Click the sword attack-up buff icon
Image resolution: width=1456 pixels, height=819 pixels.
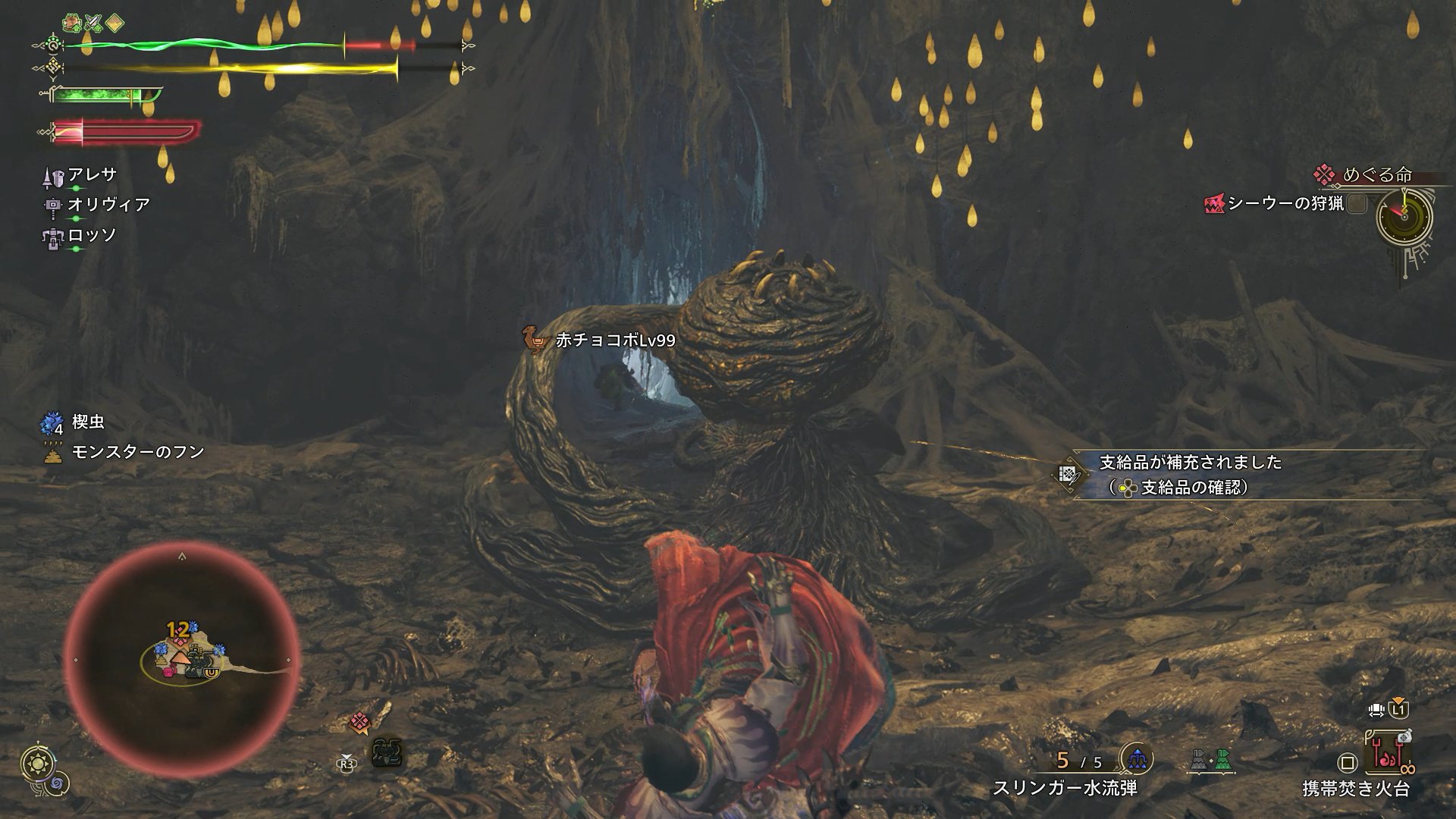click(x=94, y=22)
